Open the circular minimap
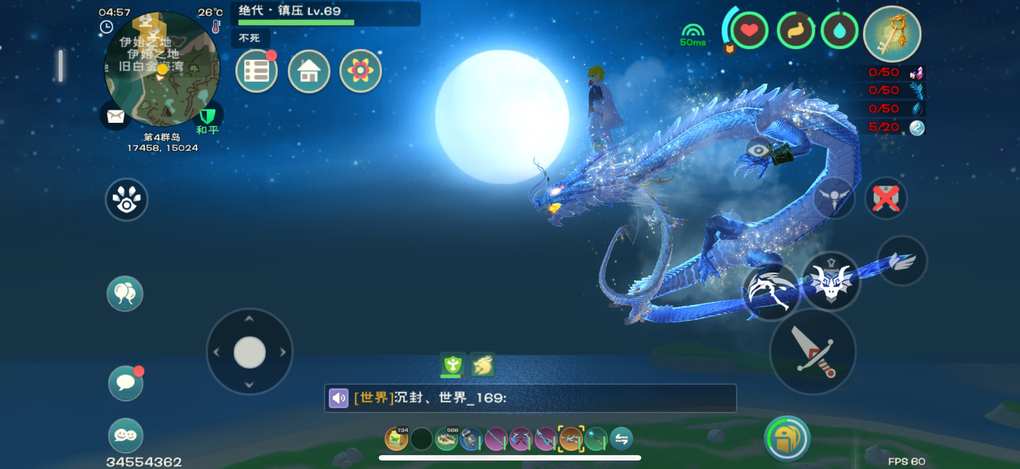This screenshot has width=1020, height=469. [x=161, y=66]
